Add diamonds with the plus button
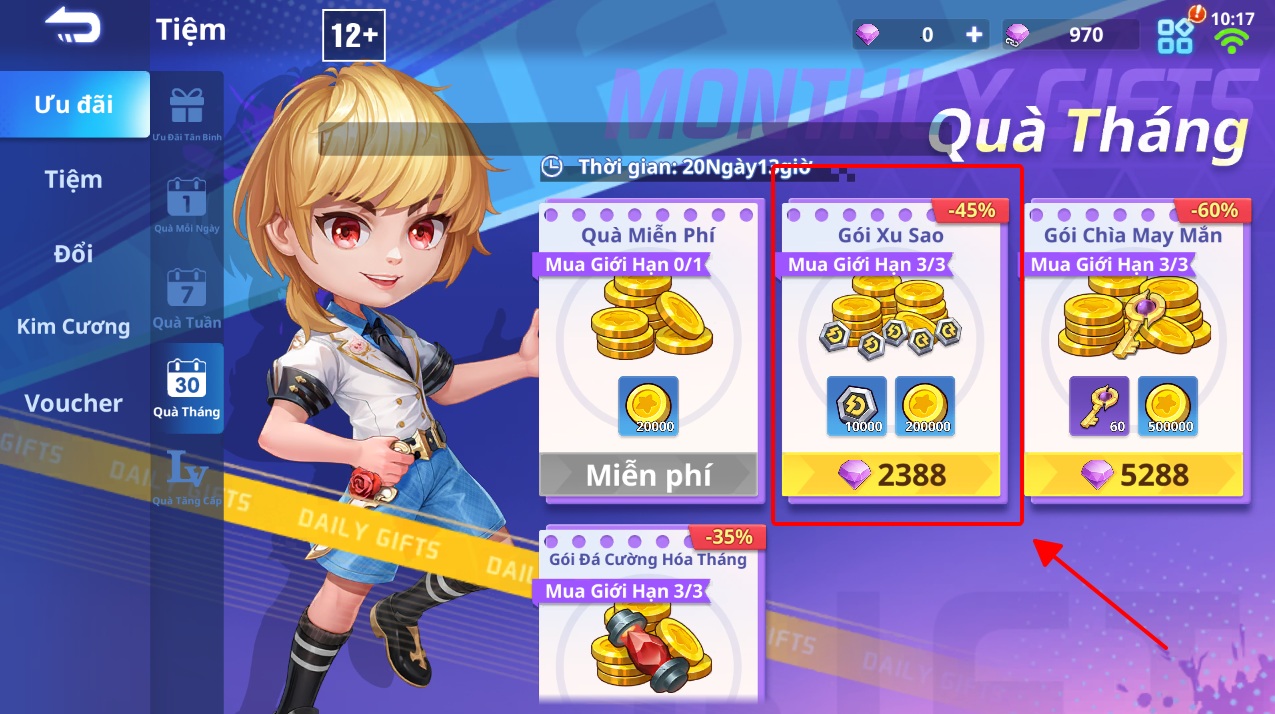The image size is (1275, 714). coord(974,35)
